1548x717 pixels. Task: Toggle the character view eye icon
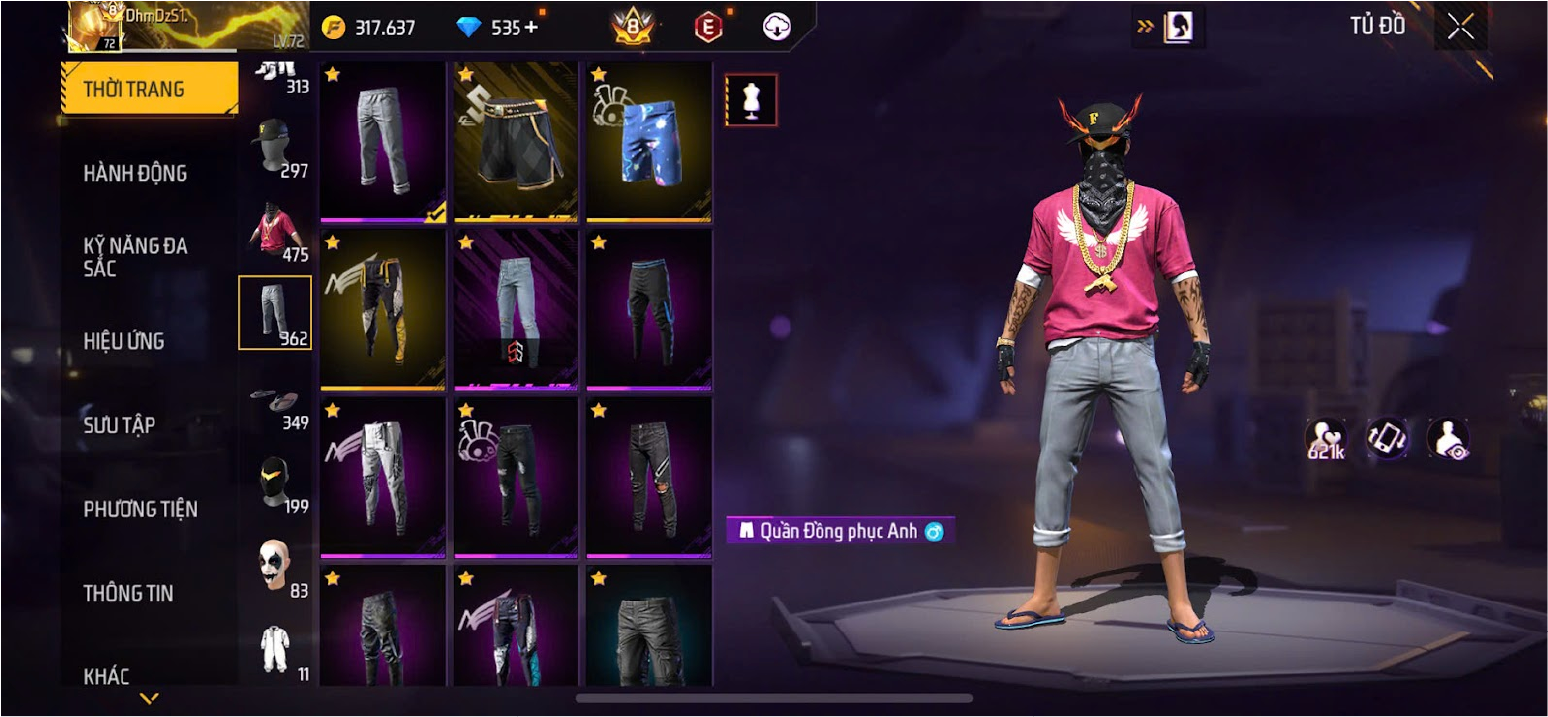[1448, 438]
